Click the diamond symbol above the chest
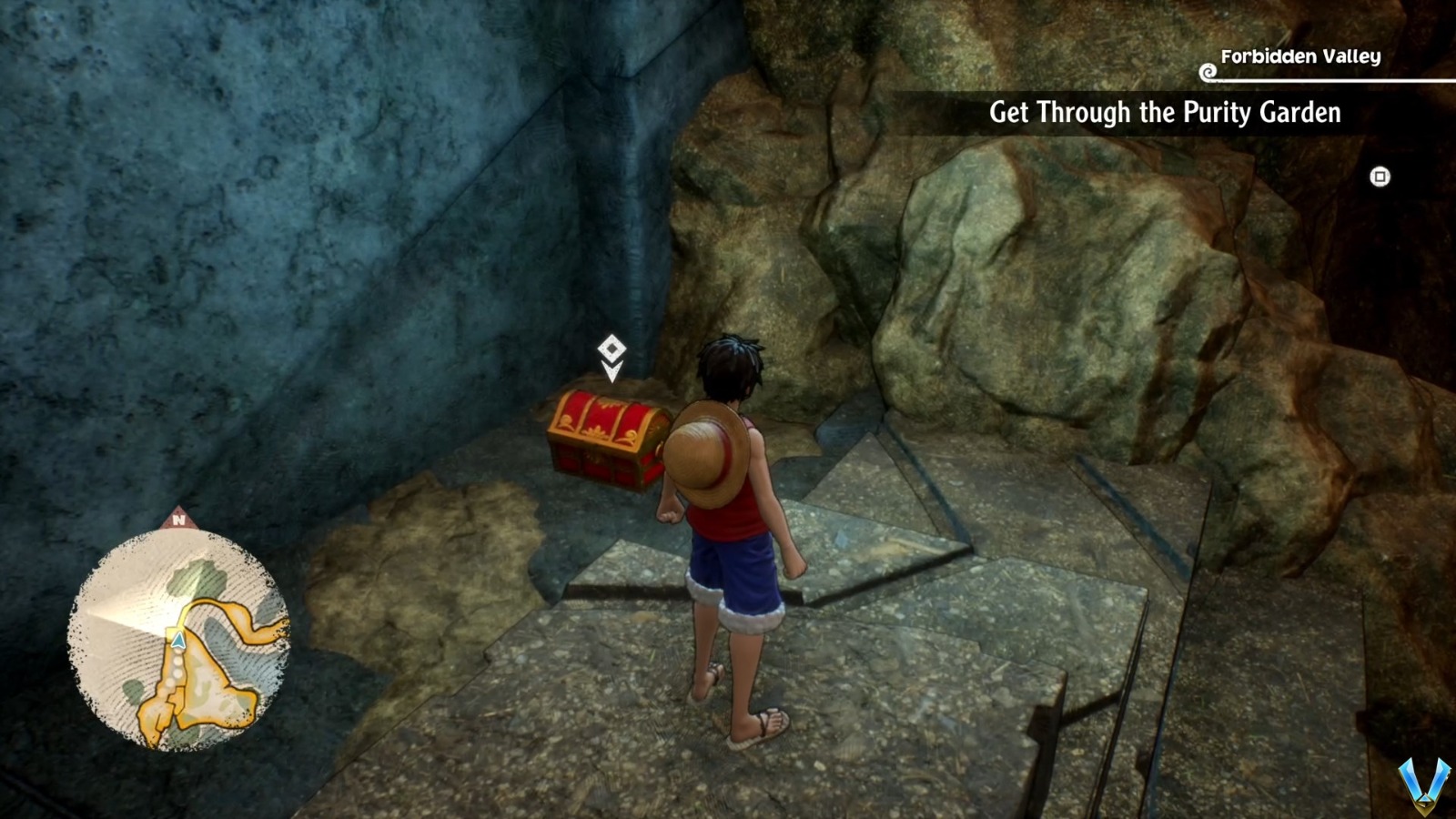Screen dimensions: 1456x819 pyautogui.click(x=612, y=347)
